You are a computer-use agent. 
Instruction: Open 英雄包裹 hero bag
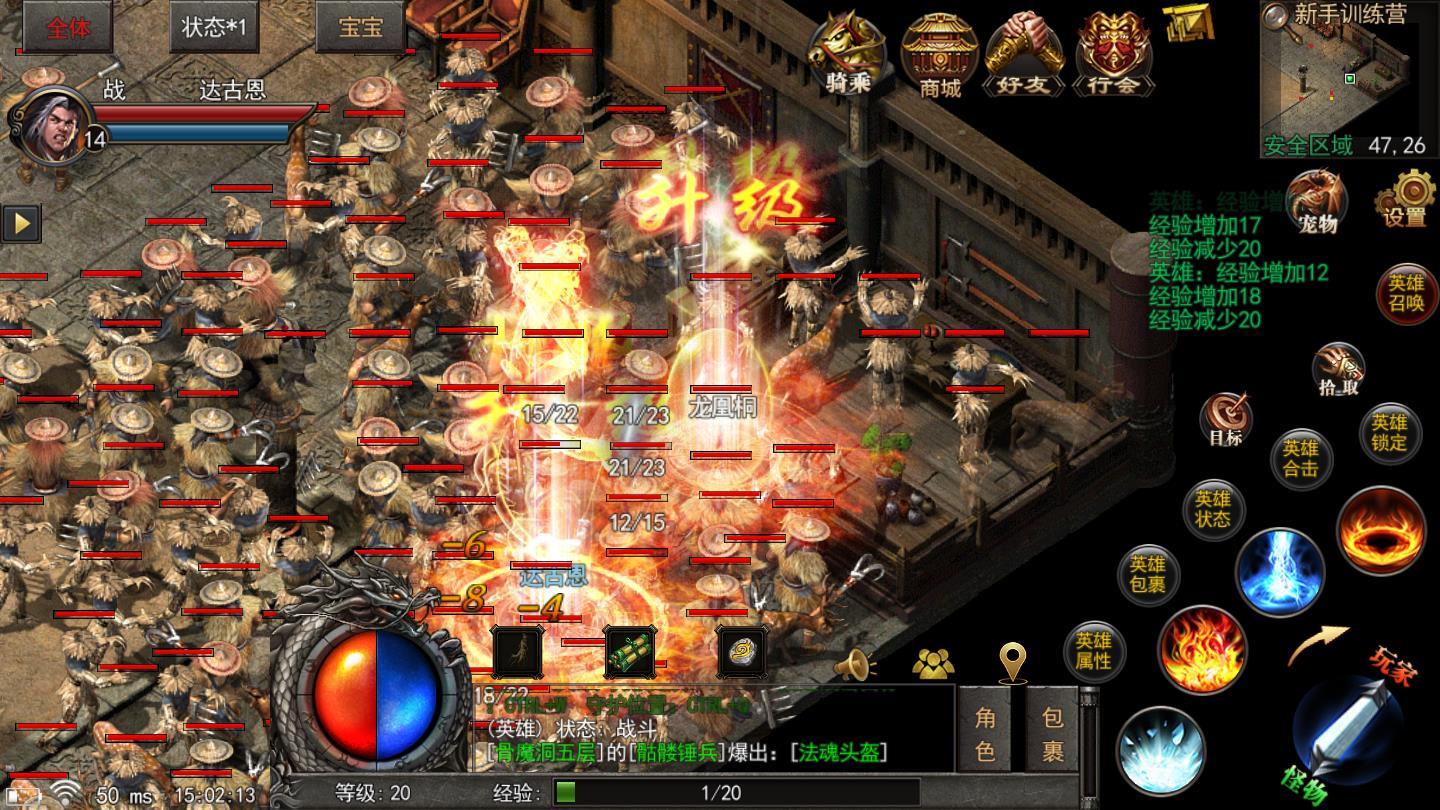[1147, 575]
